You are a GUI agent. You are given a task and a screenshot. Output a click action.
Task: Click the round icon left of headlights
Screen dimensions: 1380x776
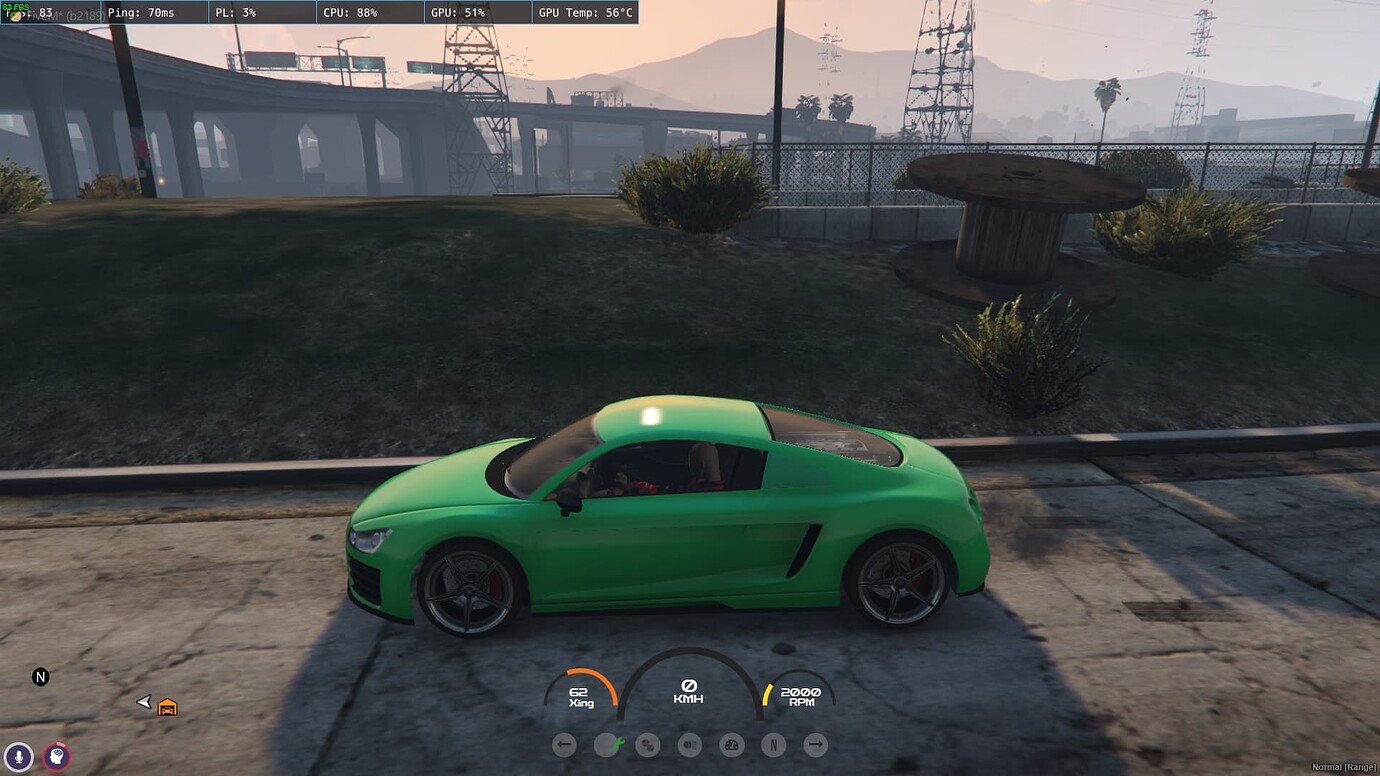[x=648, y=744]
